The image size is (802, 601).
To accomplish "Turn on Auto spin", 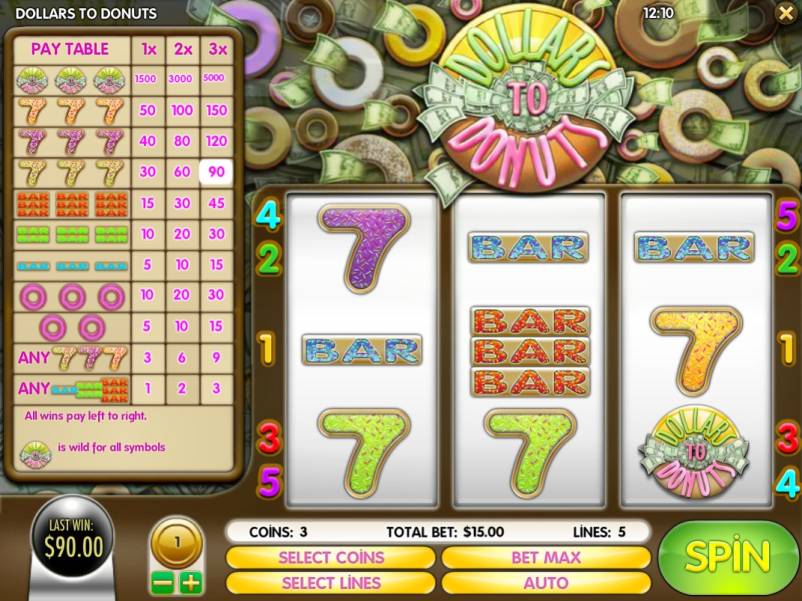I will [546, 582].
